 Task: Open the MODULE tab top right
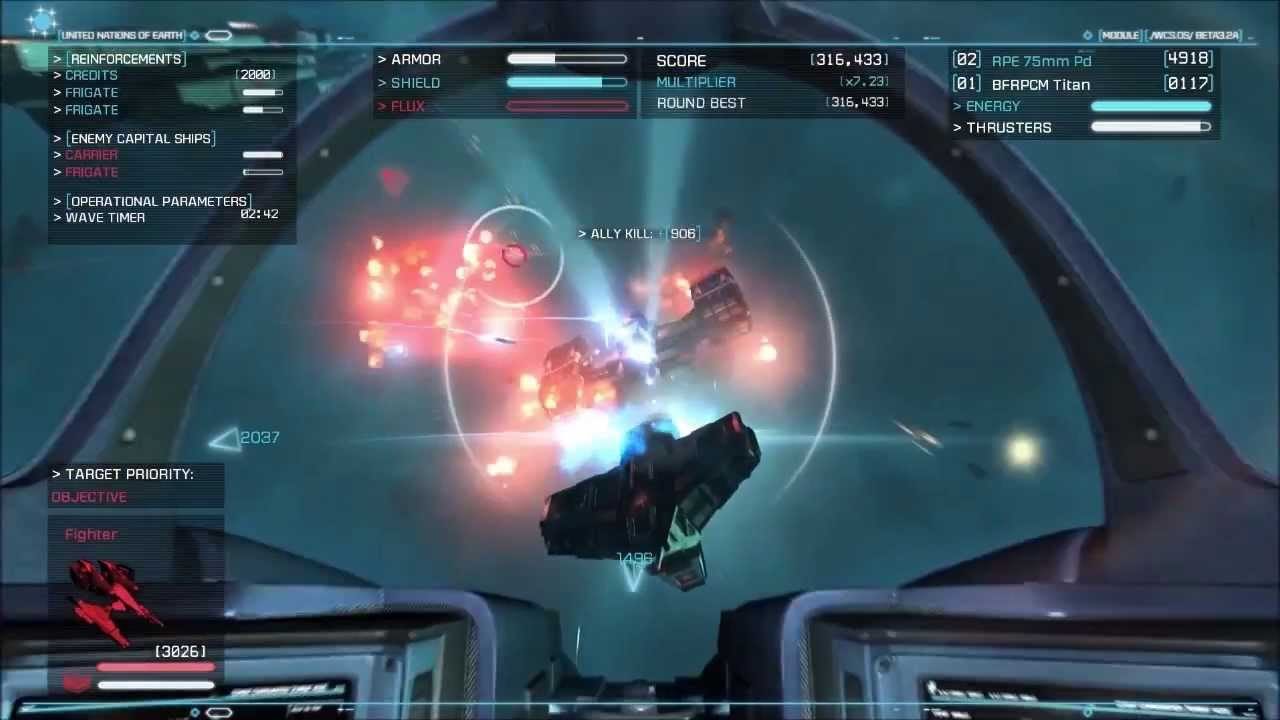click(1121, 34)
